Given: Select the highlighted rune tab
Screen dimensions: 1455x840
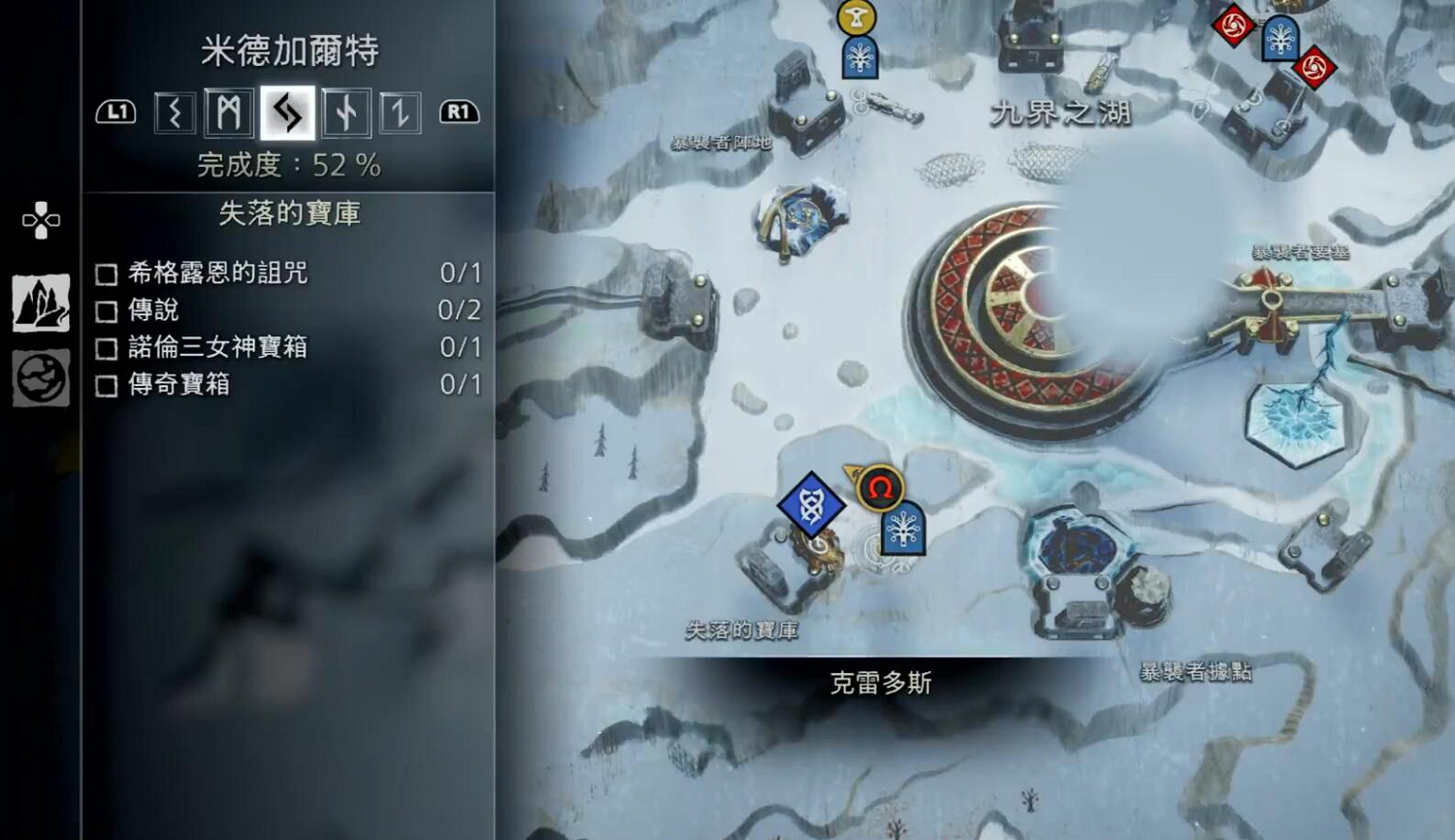Looking at the screenshot, I should pyautogui.click(x=287, y=112).
